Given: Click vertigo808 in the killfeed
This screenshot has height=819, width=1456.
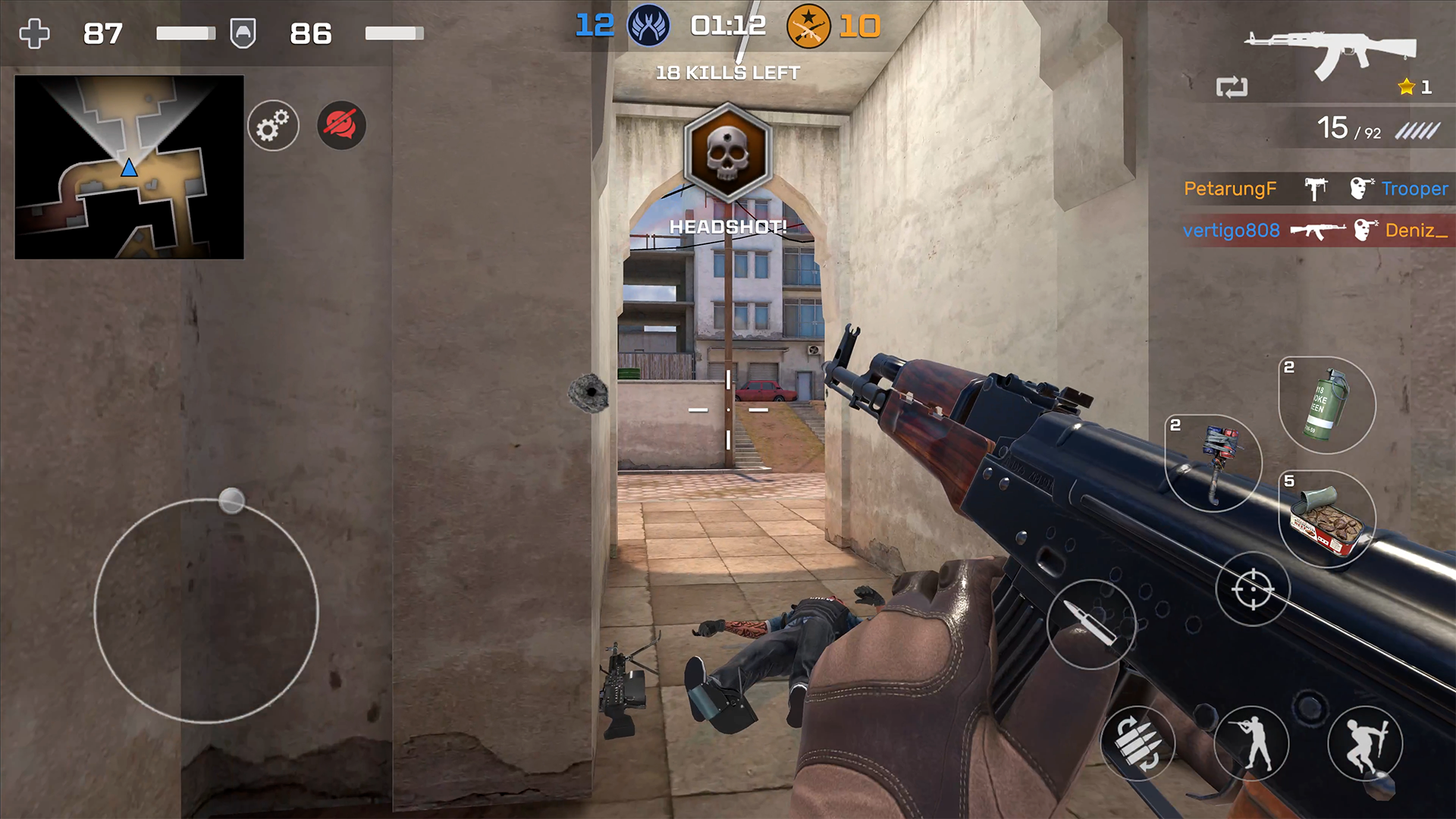Looking at the screenshot, I should [x=1232, y=230].
